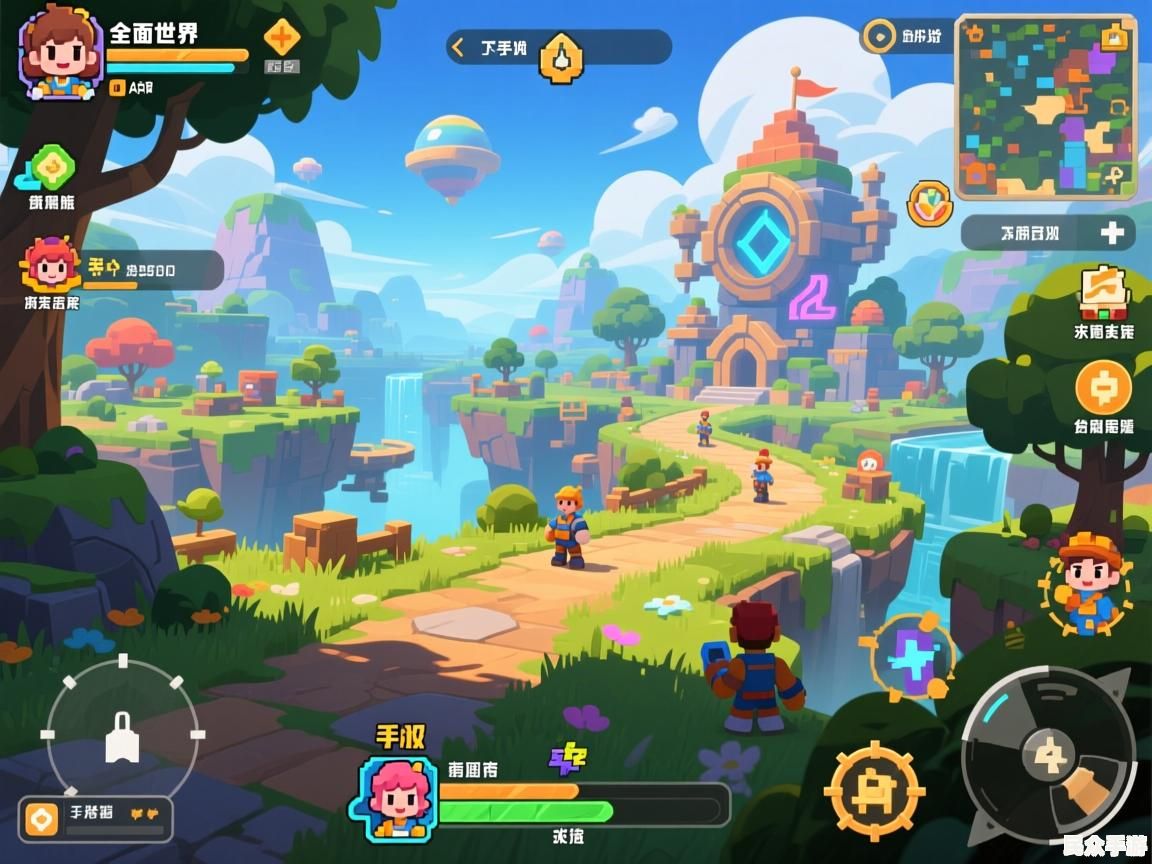Image resolution: width=1152 pixels, height=864 pixels.
Task: Open the orange shield badge icon
Action: 929,203
